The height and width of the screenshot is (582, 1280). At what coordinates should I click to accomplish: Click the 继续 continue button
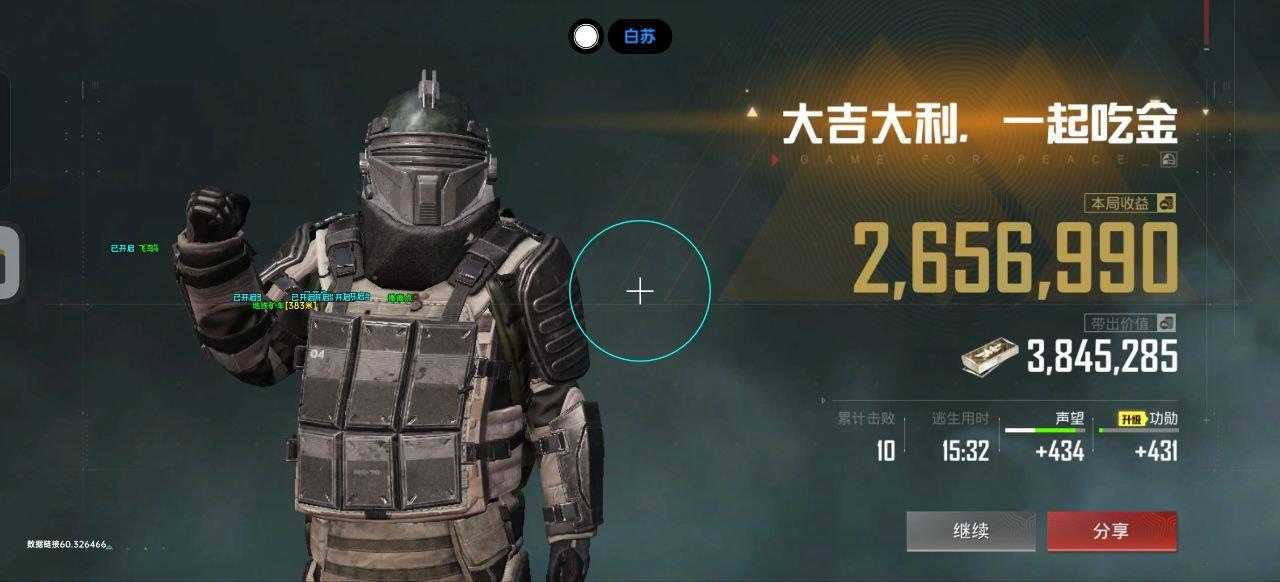[x=970, y=531]
